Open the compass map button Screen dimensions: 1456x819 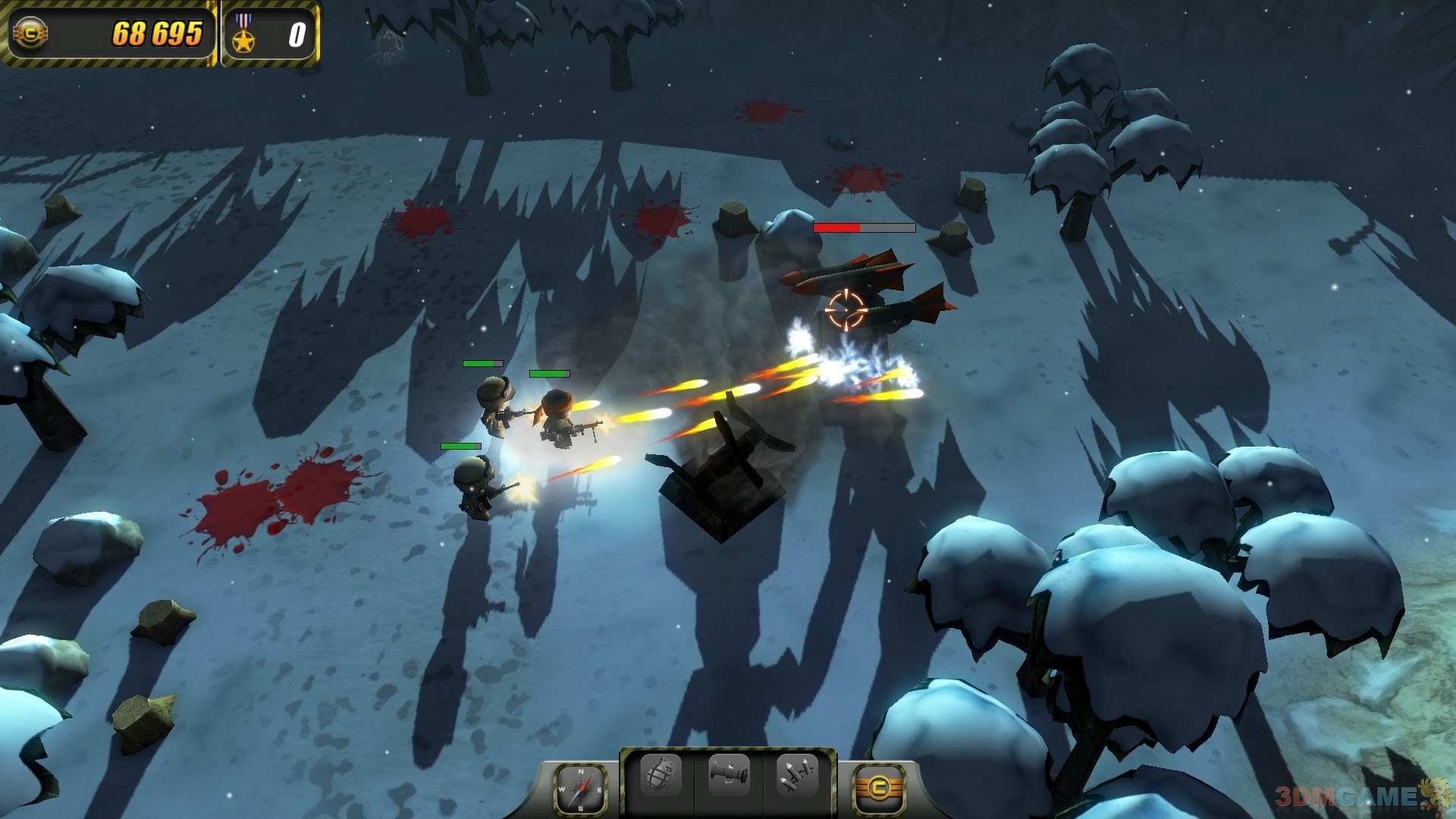point(580,789)
